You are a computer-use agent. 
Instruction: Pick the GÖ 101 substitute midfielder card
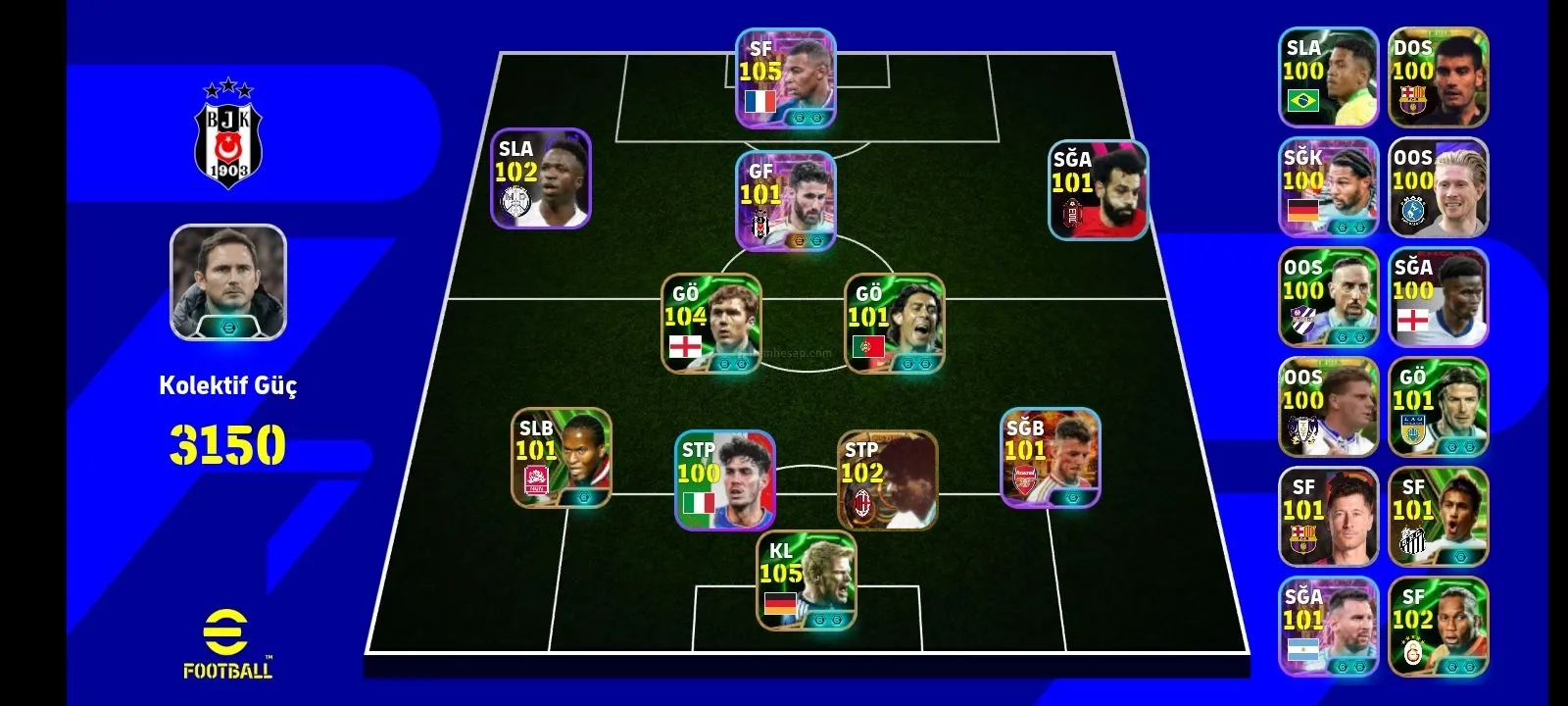click(1438, 407)
